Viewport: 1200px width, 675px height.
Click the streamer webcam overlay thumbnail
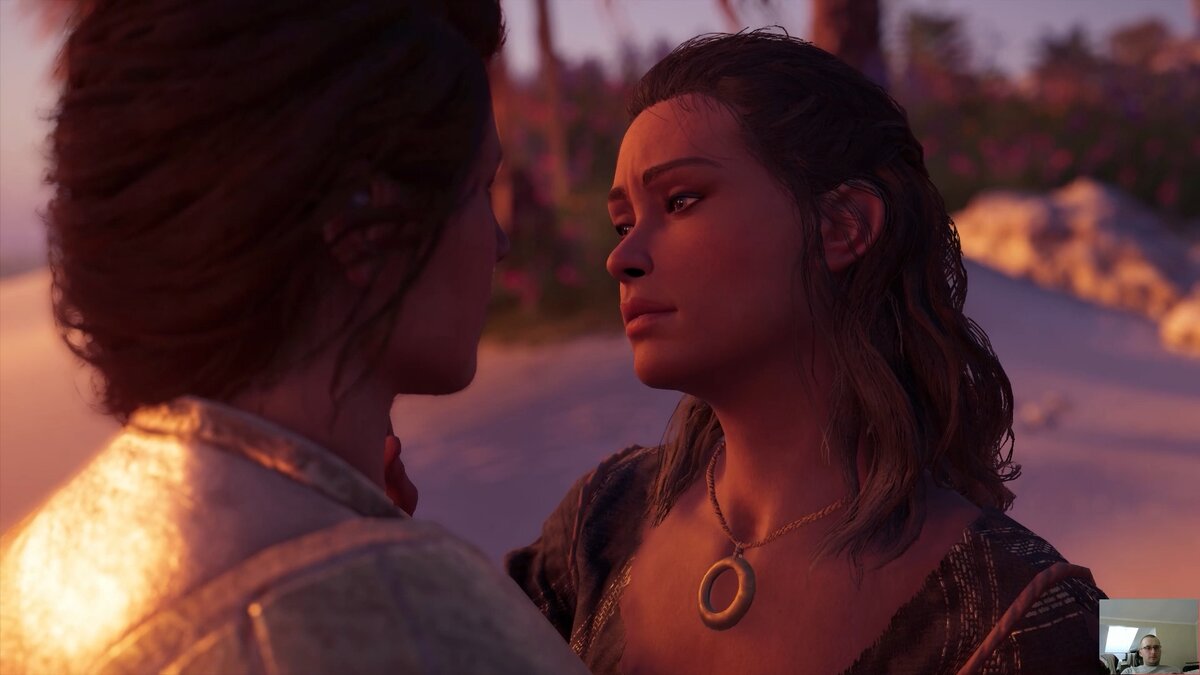[1148, 636]
